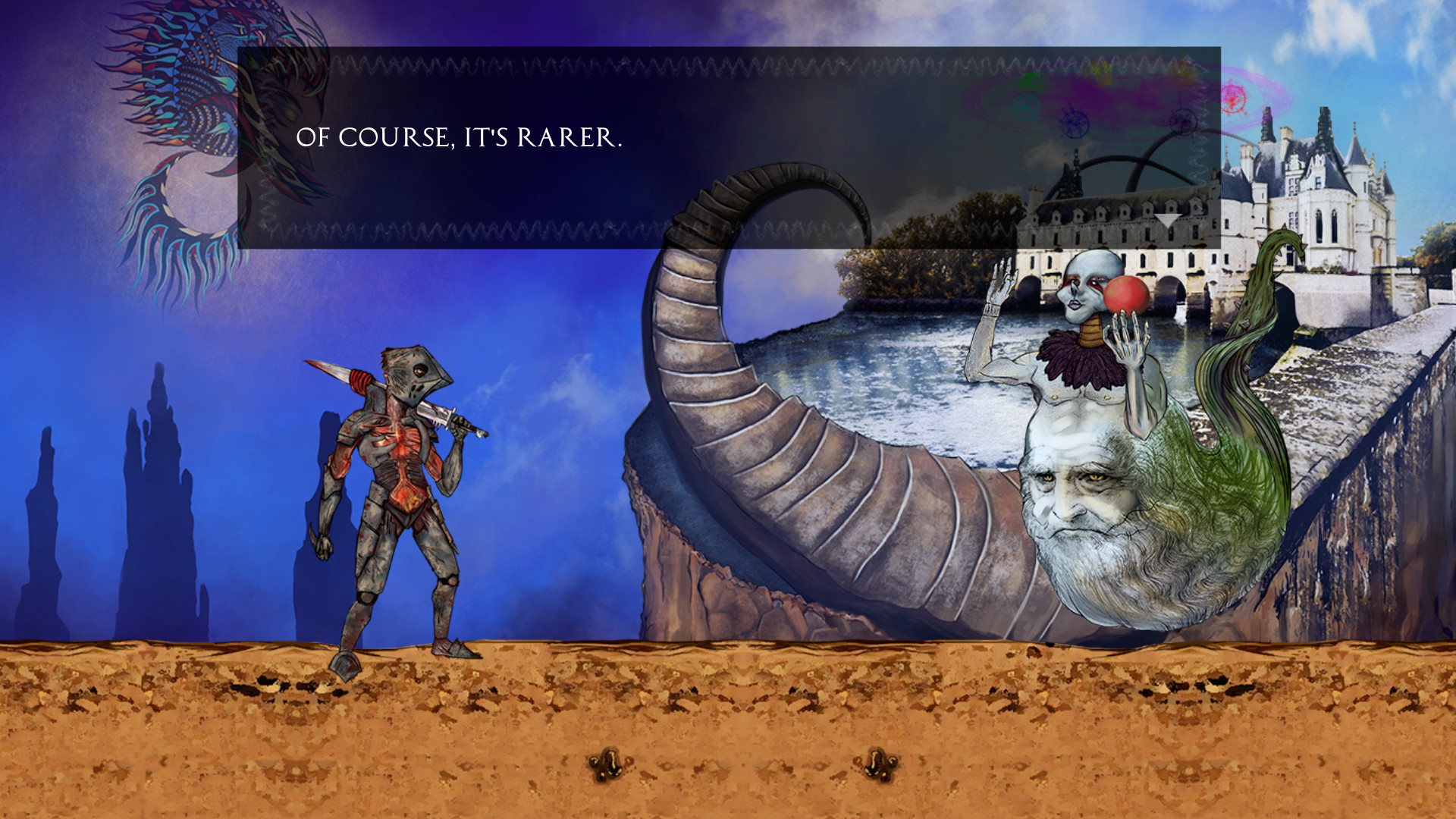Select the orange rune sigil icon

[x=1180, y=75]
